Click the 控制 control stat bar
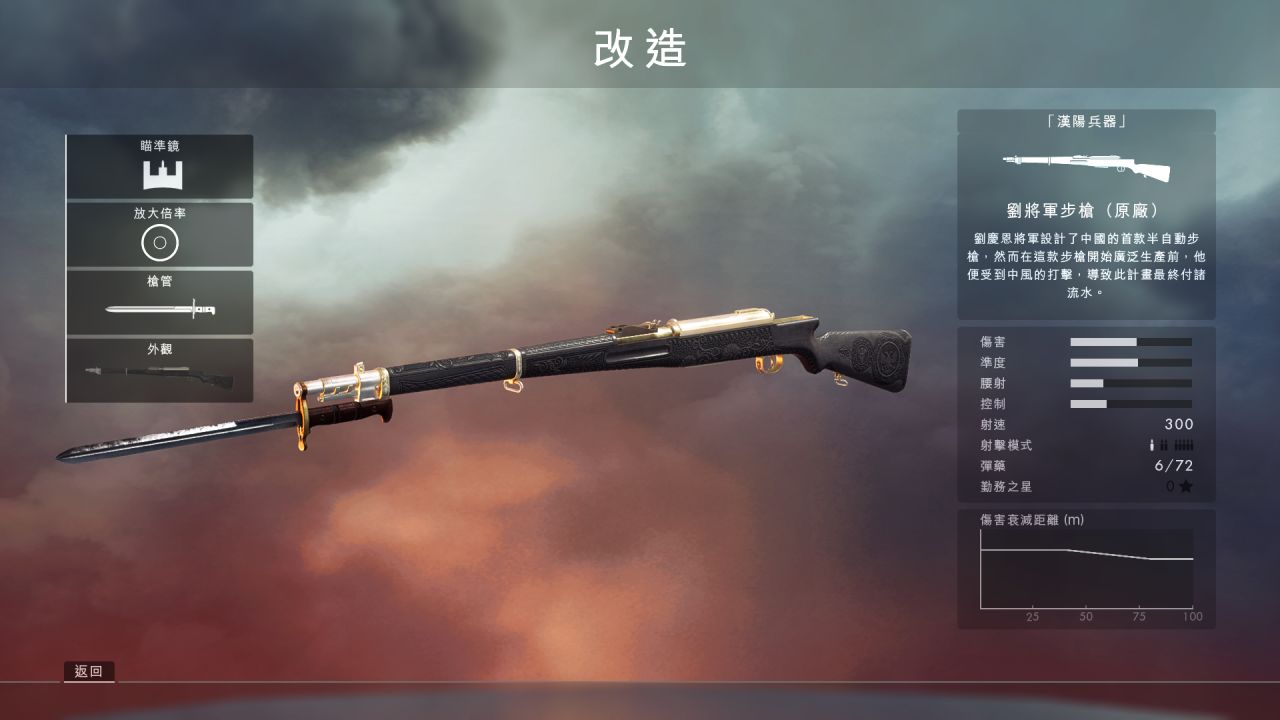The width and height of the screenshot is (1280, 720). point(1131,403)
